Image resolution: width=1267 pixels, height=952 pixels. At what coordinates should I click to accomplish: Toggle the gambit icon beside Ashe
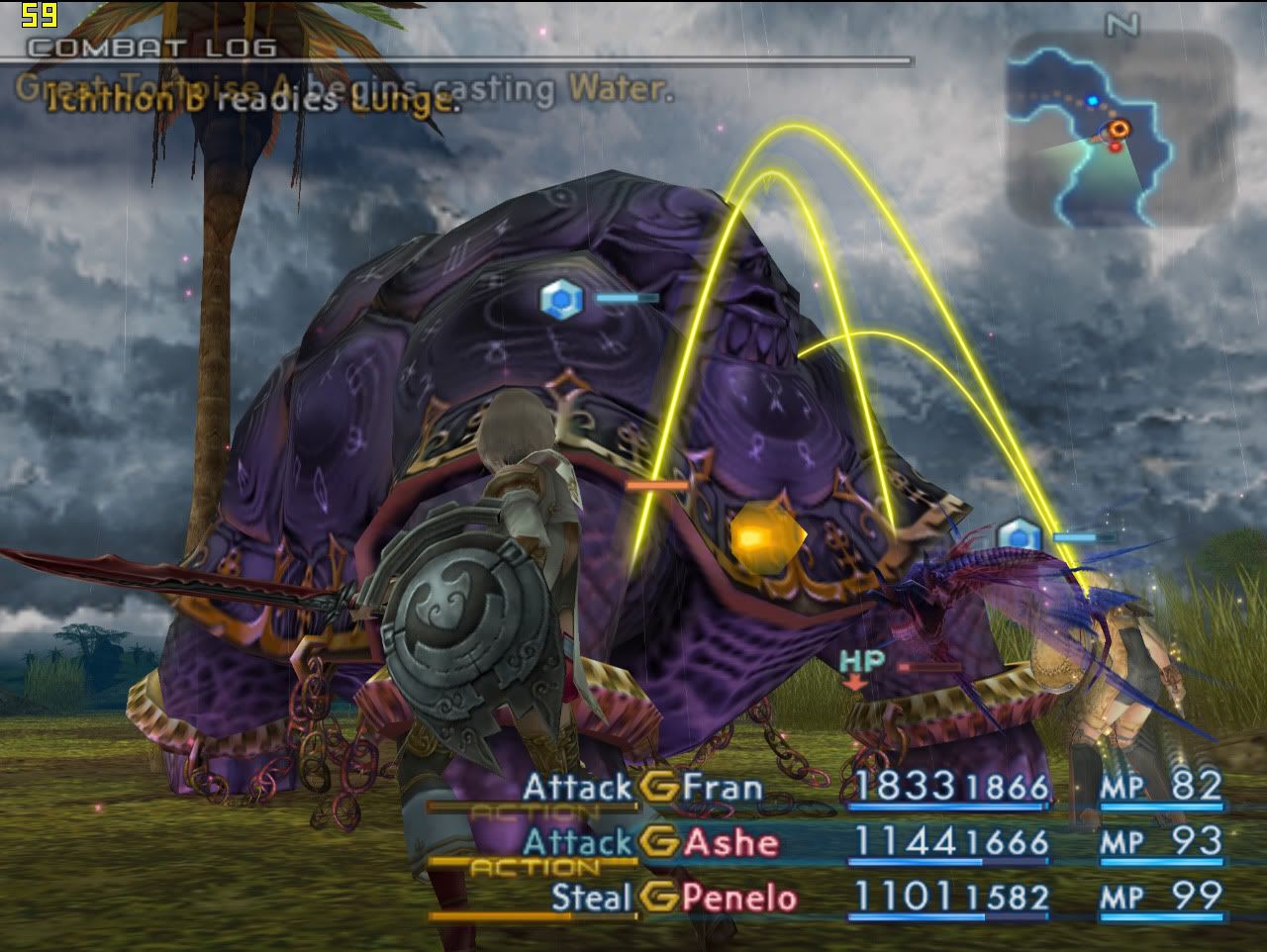tap(659, 843)
